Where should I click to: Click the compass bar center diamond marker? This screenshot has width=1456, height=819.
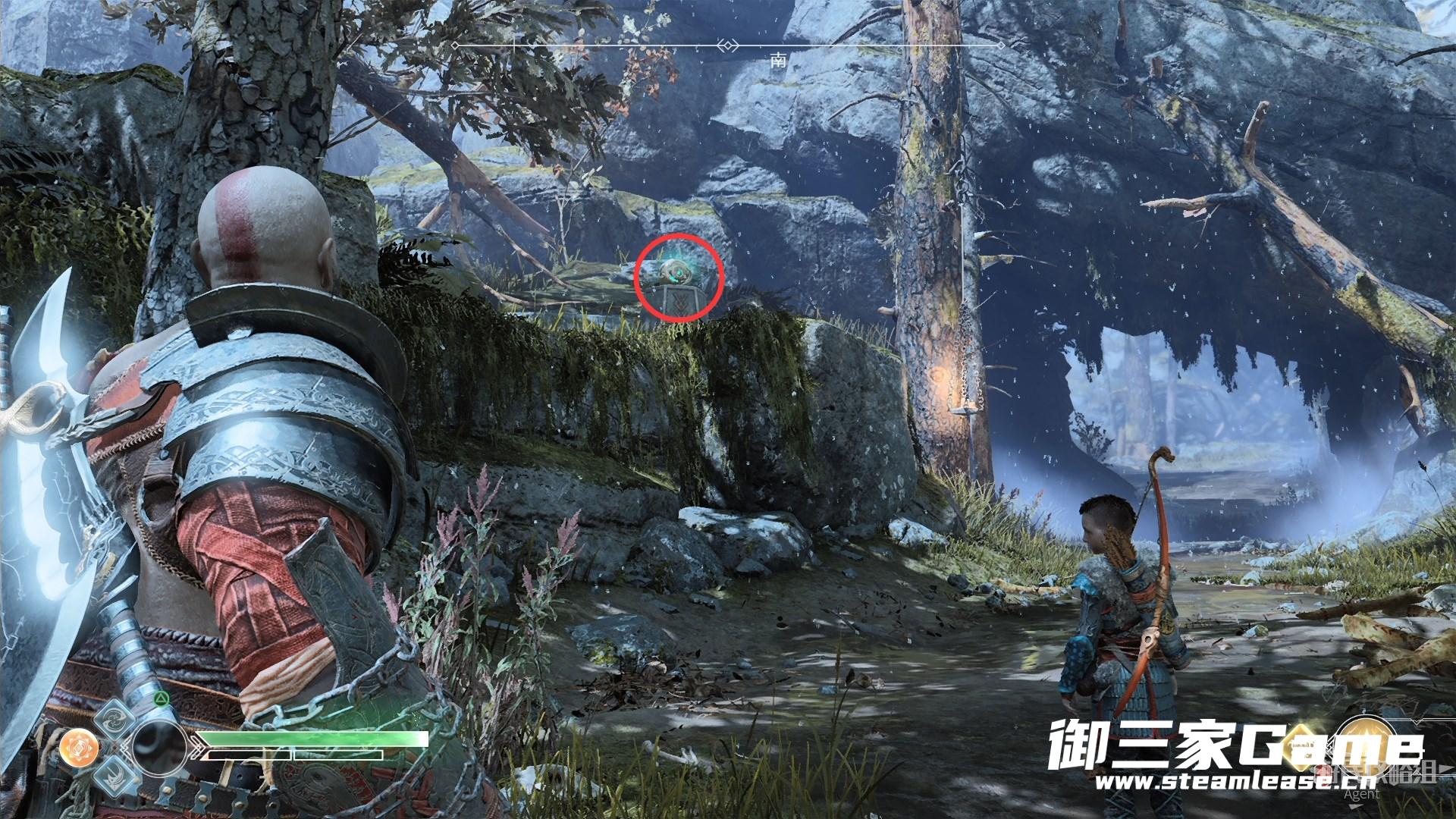point(730,46)
